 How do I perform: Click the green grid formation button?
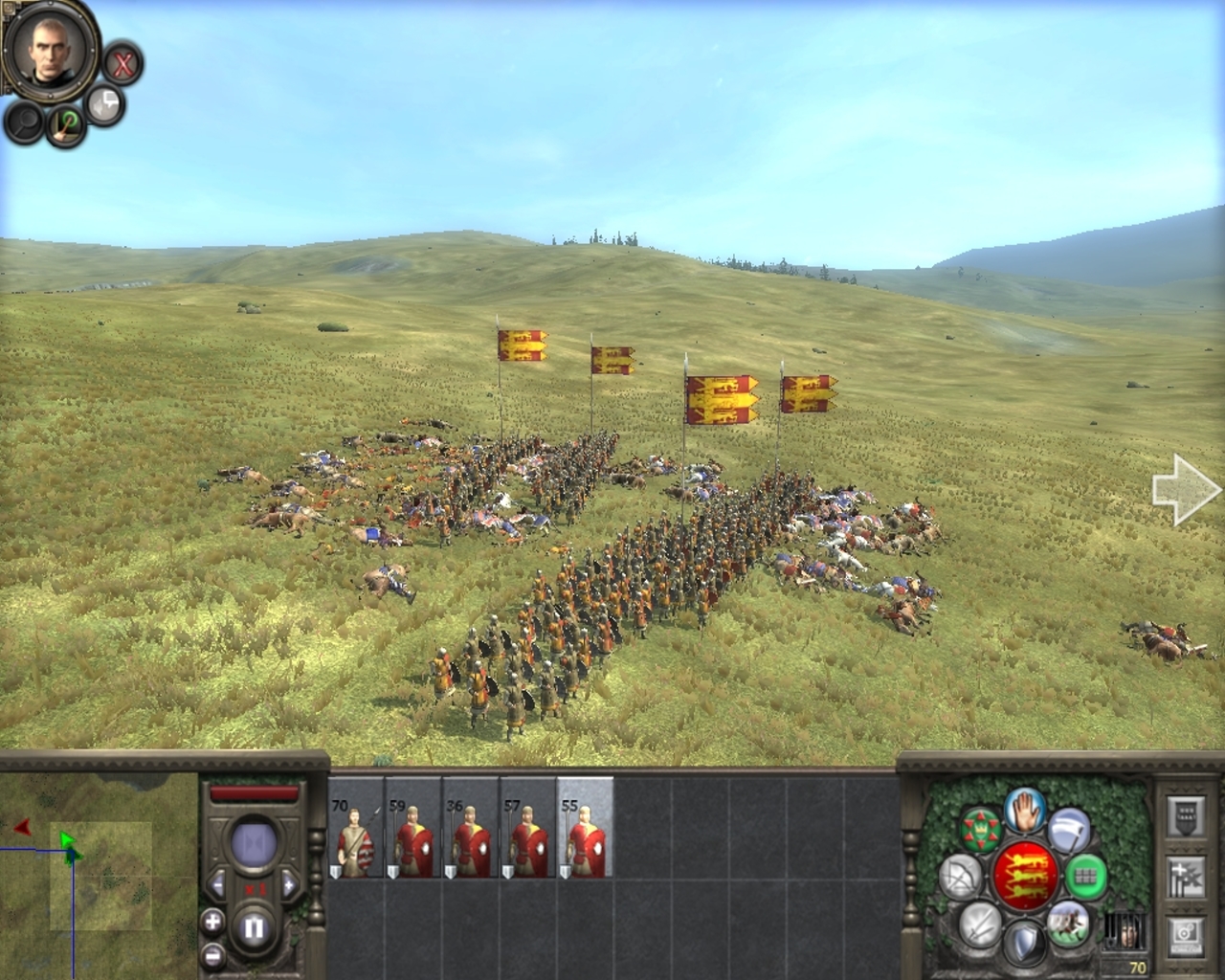[1084, 875]
